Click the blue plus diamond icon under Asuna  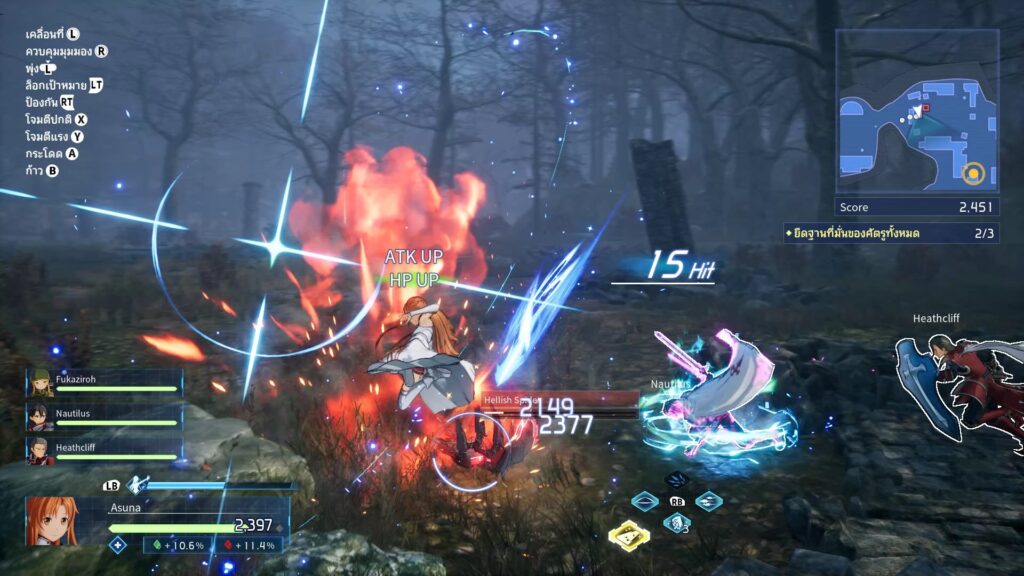(x=118, y=545)
